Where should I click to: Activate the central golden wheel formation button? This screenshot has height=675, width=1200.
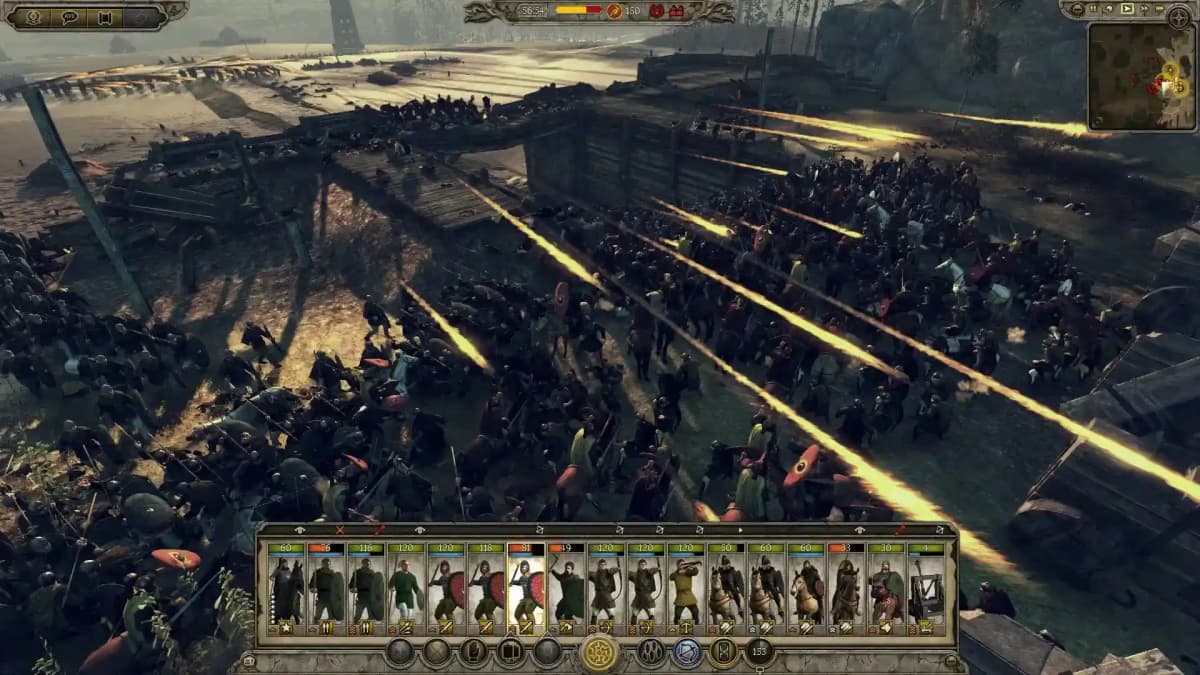(599, 653)
